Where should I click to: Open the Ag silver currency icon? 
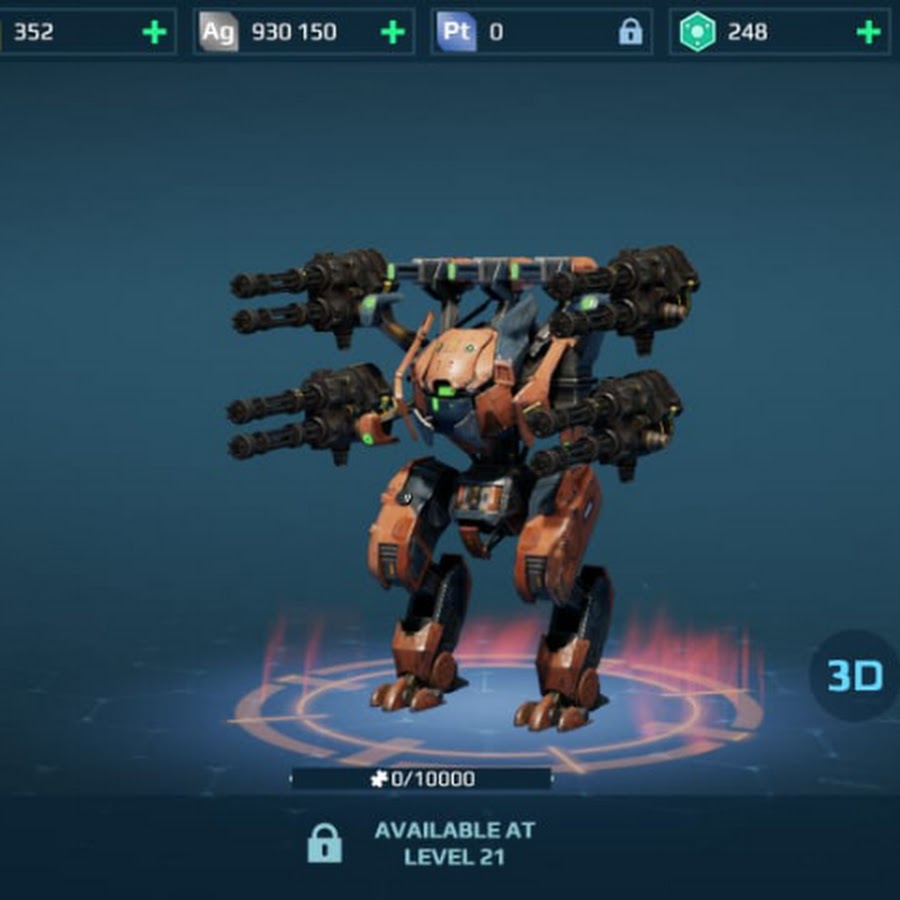218,32
